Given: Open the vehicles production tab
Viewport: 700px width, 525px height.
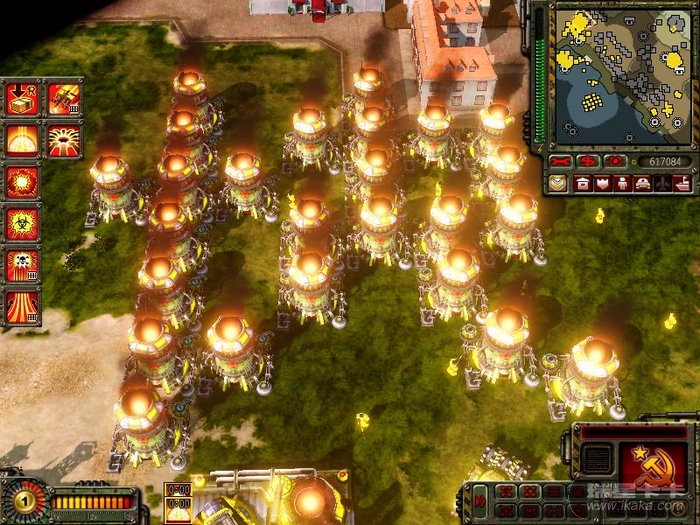Looking at the screenshot, I should [643, 183].
